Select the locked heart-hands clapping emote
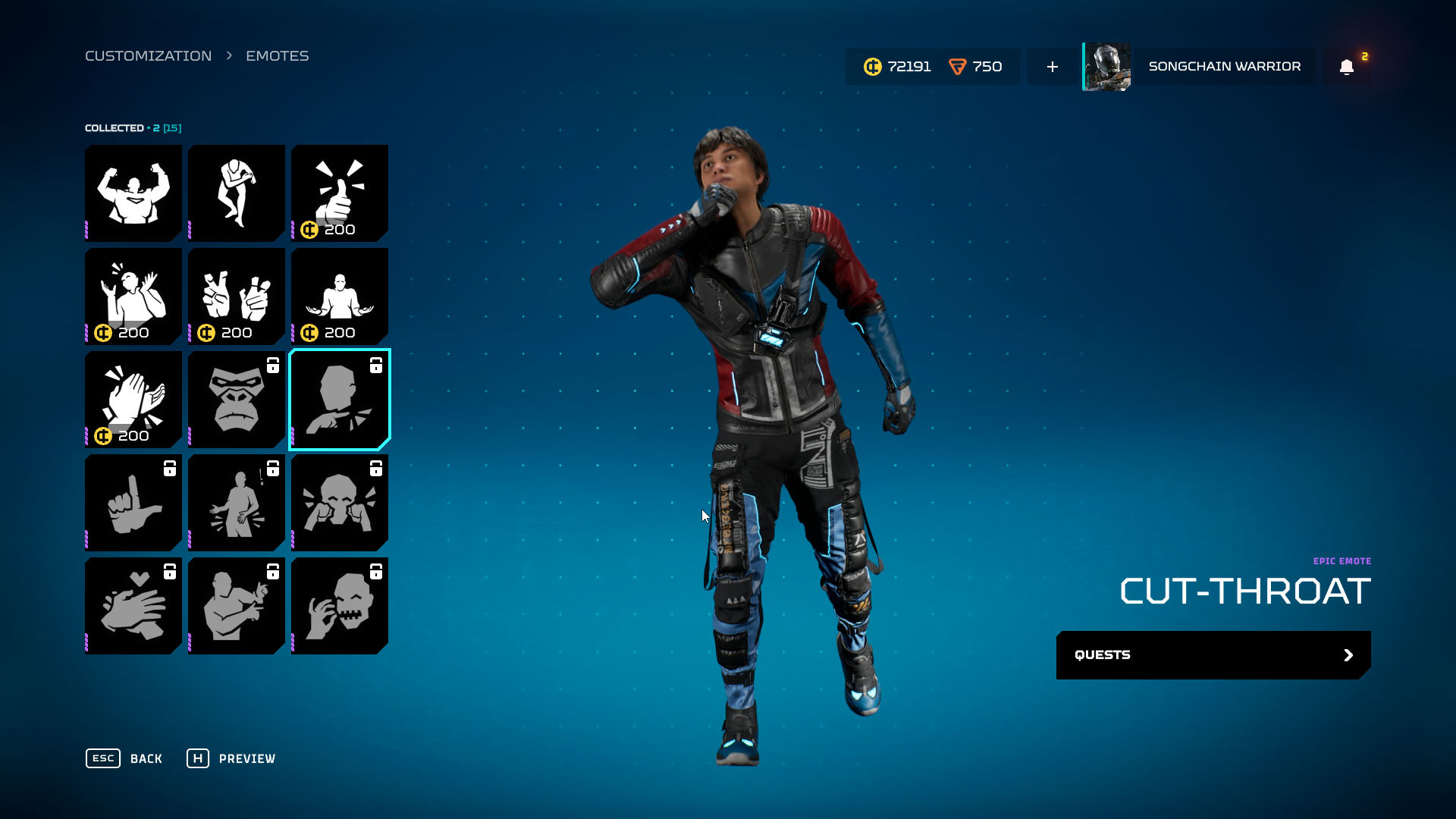This screenshot has height=819, width=1456. 133,606
